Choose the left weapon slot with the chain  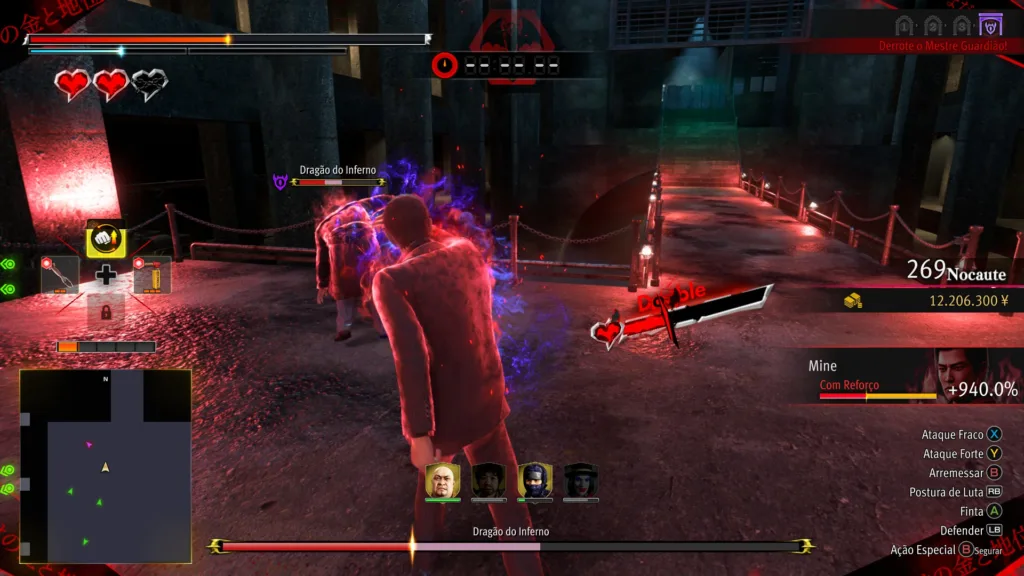click(60, 275)
